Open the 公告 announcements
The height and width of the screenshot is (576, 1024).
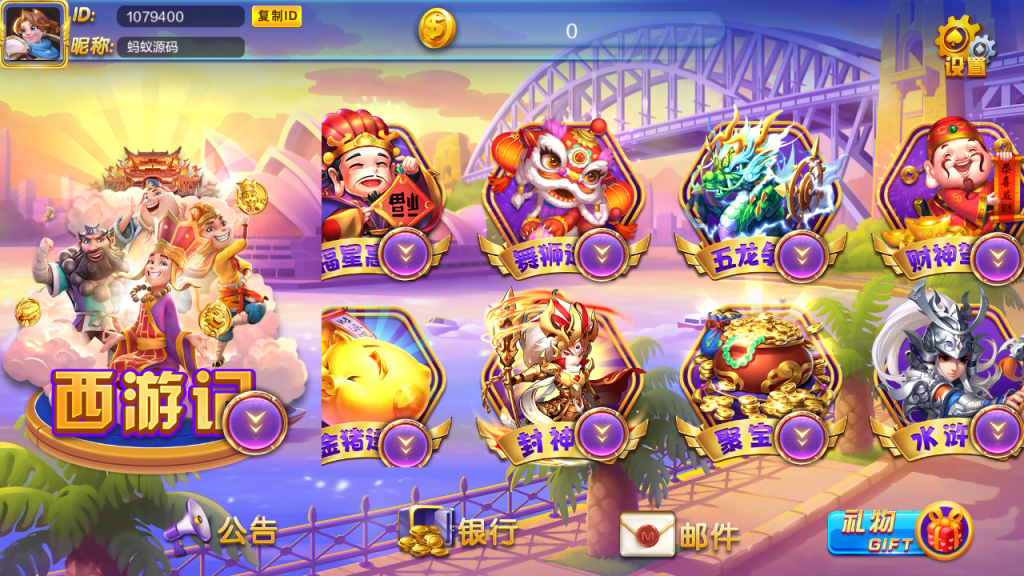pyautogui.click(x=222, y=531)
